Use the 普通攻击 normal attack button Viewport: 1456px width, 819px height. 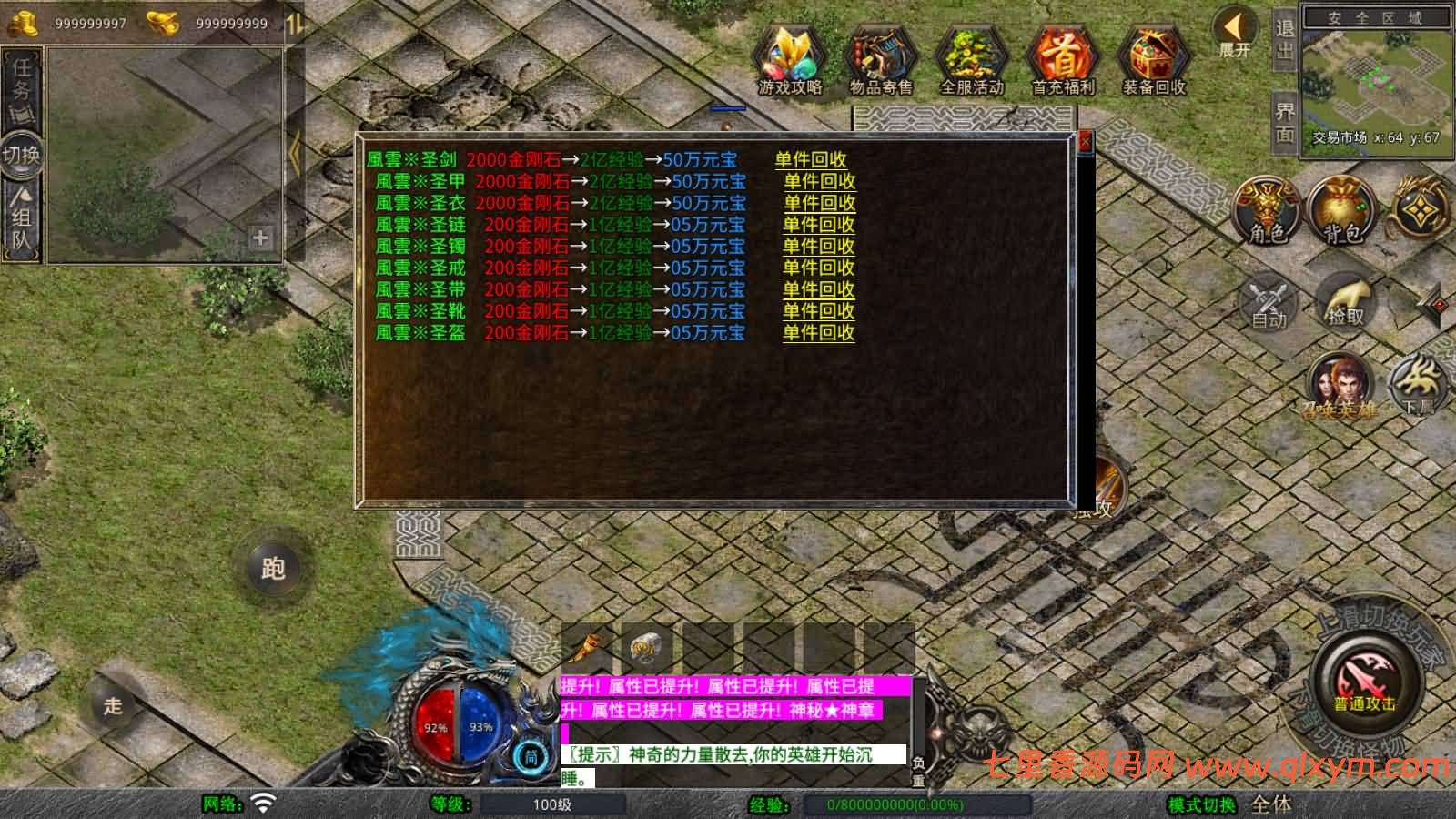click(1363, 682)
